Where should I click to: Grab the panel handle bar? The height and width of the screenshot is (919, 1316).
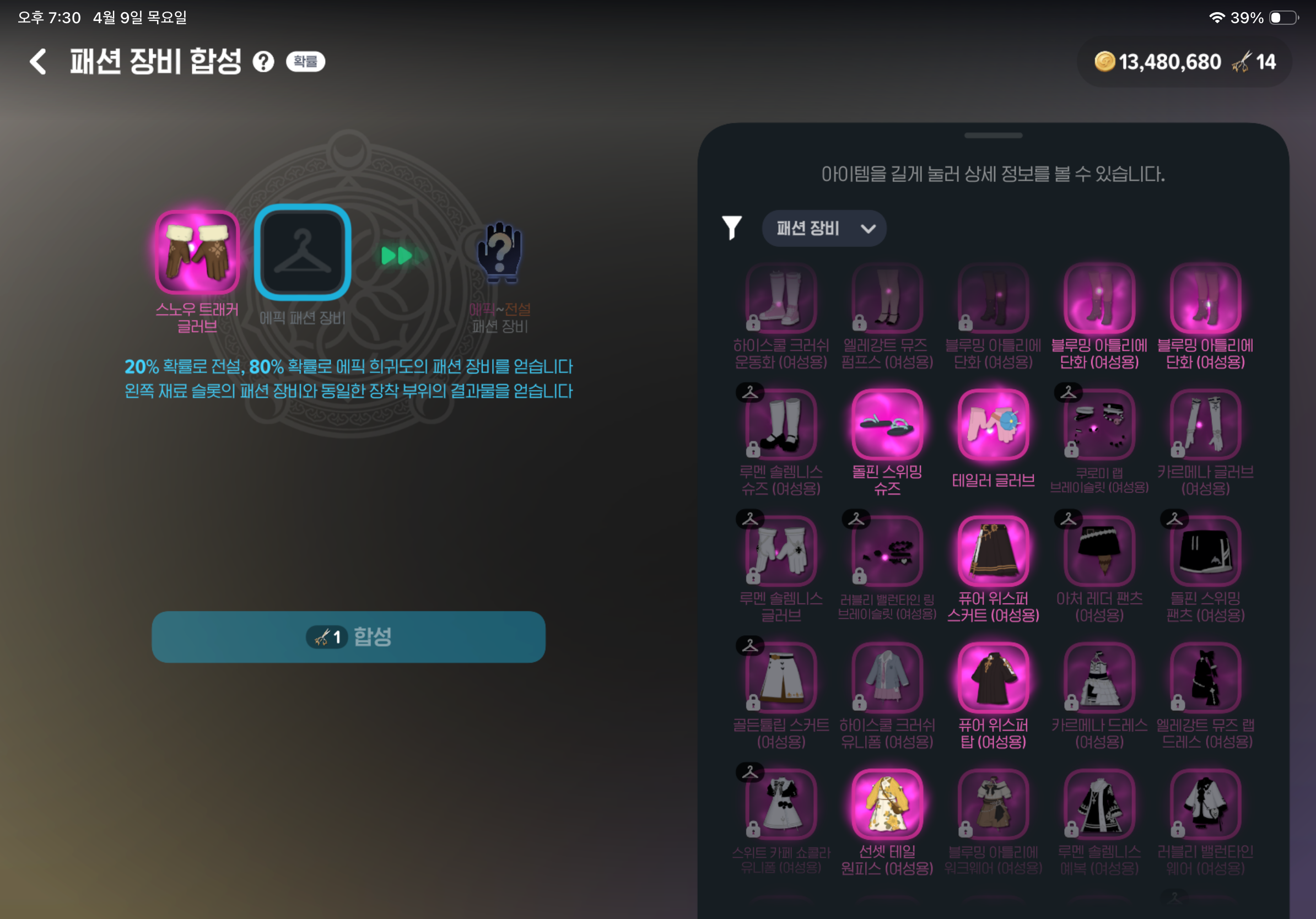pyautogui.click(x=993, y=136)
